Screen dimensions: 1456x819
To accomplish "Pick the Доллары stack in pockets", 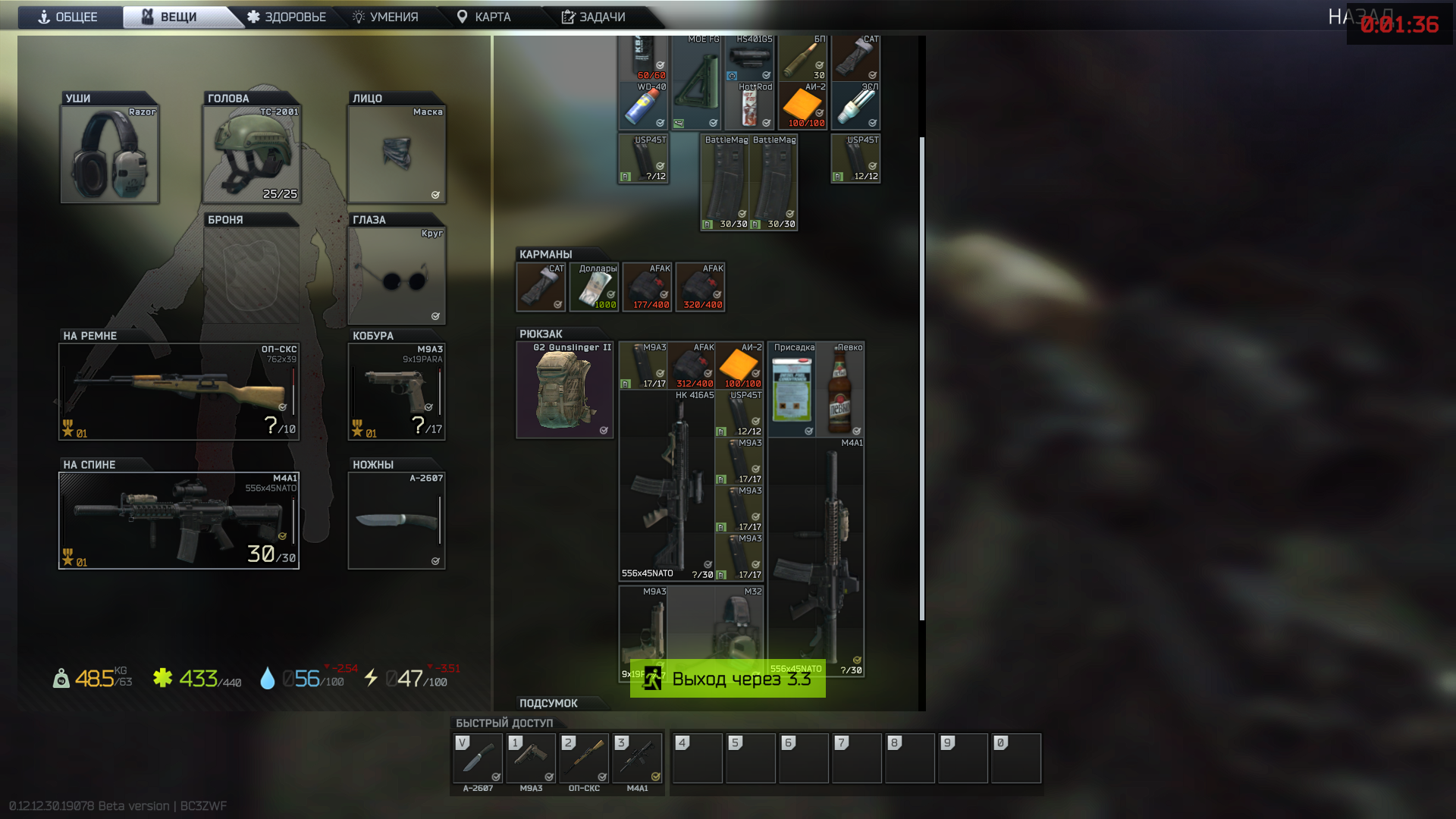I will [x=595, y=287].
